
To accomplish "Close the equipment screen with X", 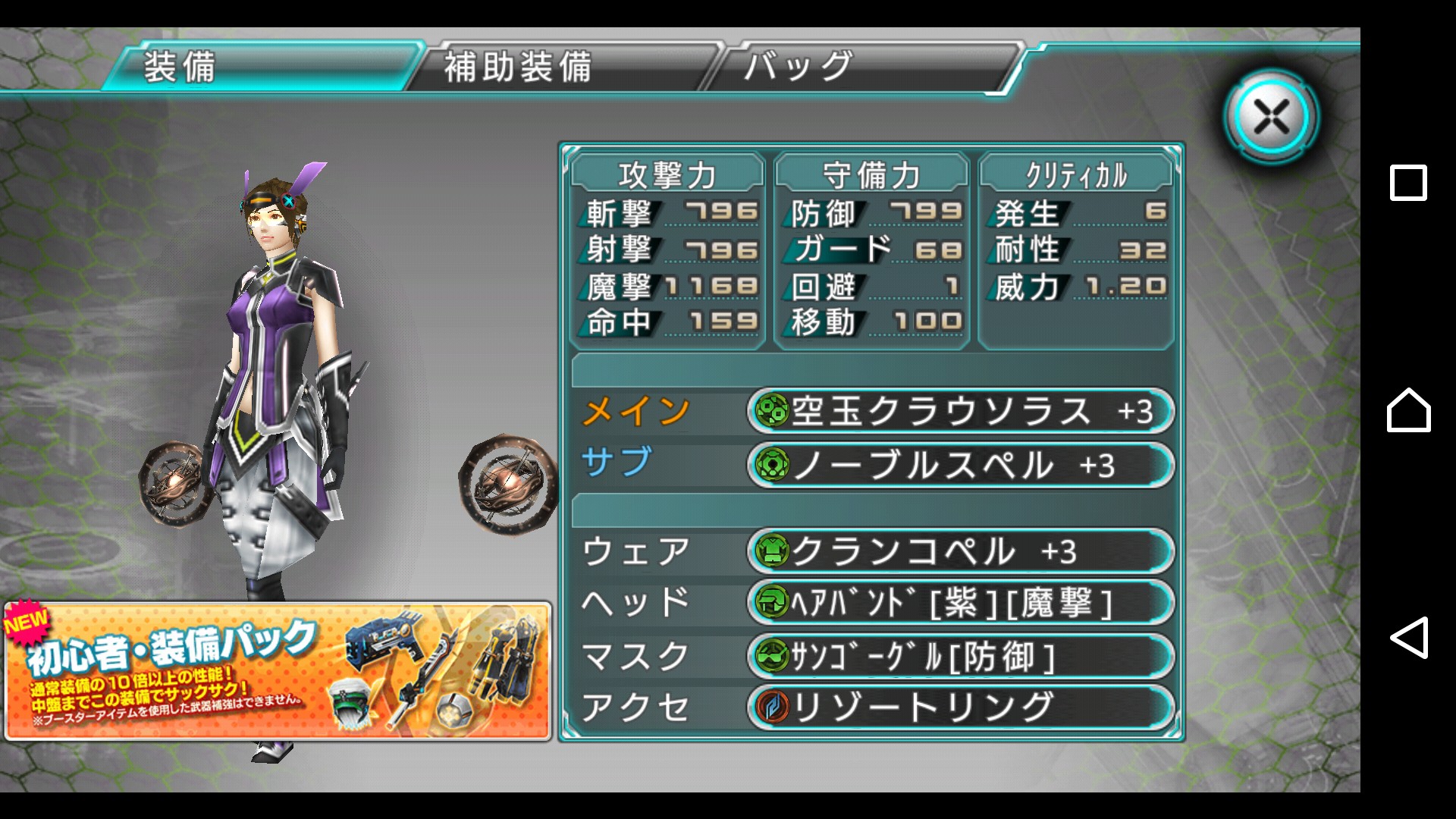I will coord(1271,118).
